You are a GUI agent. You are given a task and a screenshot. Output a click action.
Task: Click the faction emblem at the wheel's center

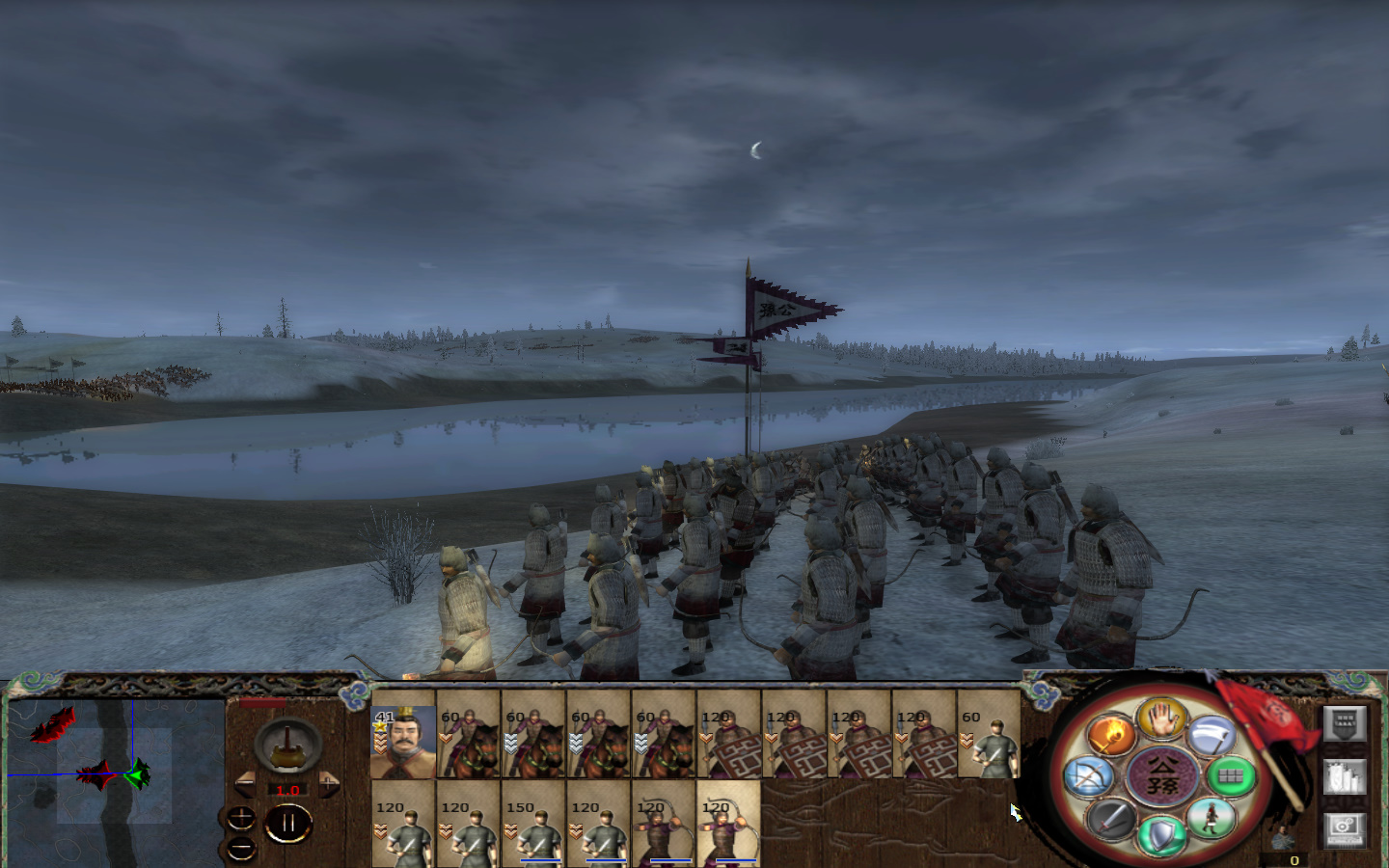click(x=1160, y=776)
